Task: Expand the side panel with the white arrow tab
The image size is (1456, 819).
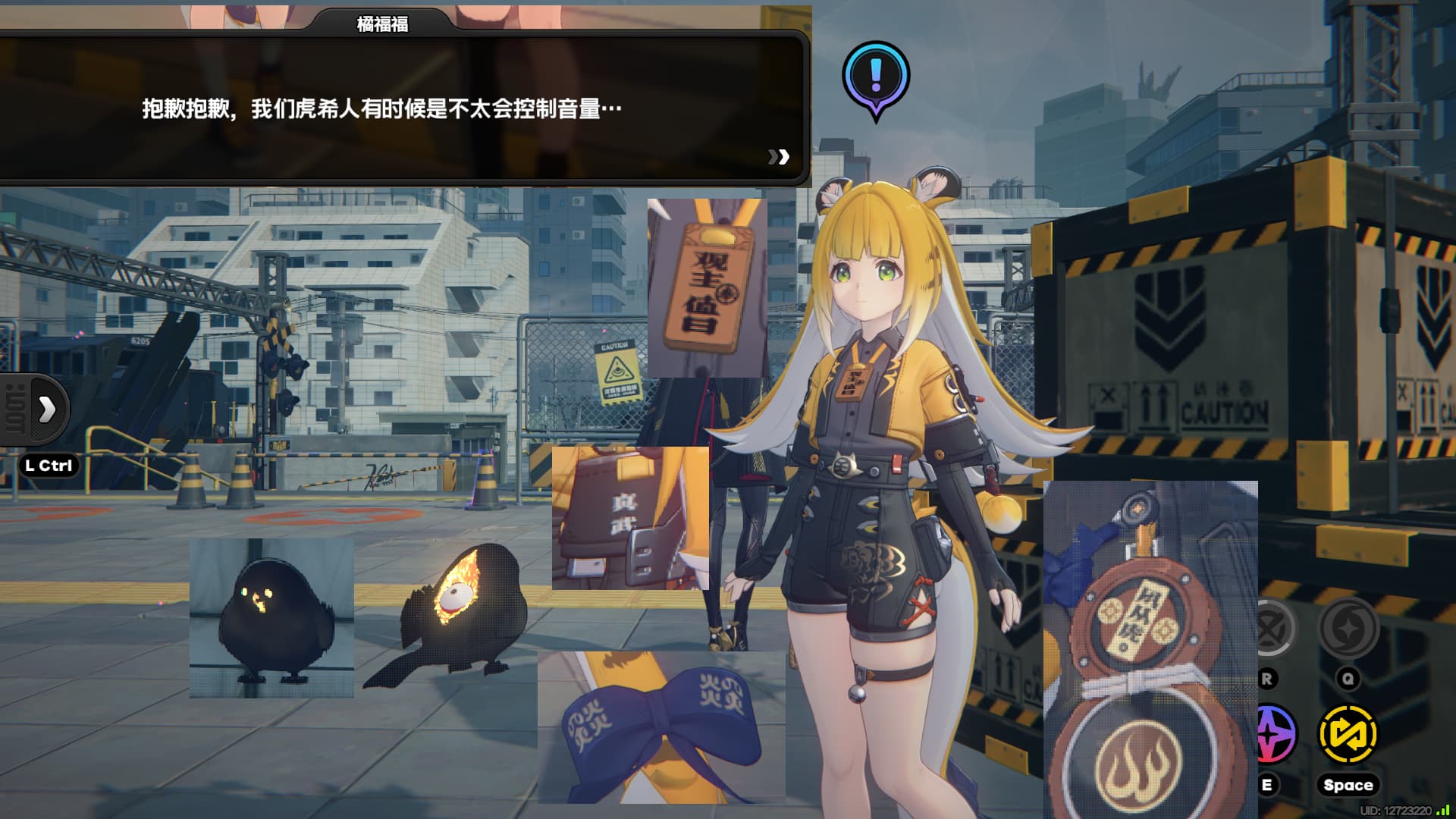Action: (x=47, y=409)
